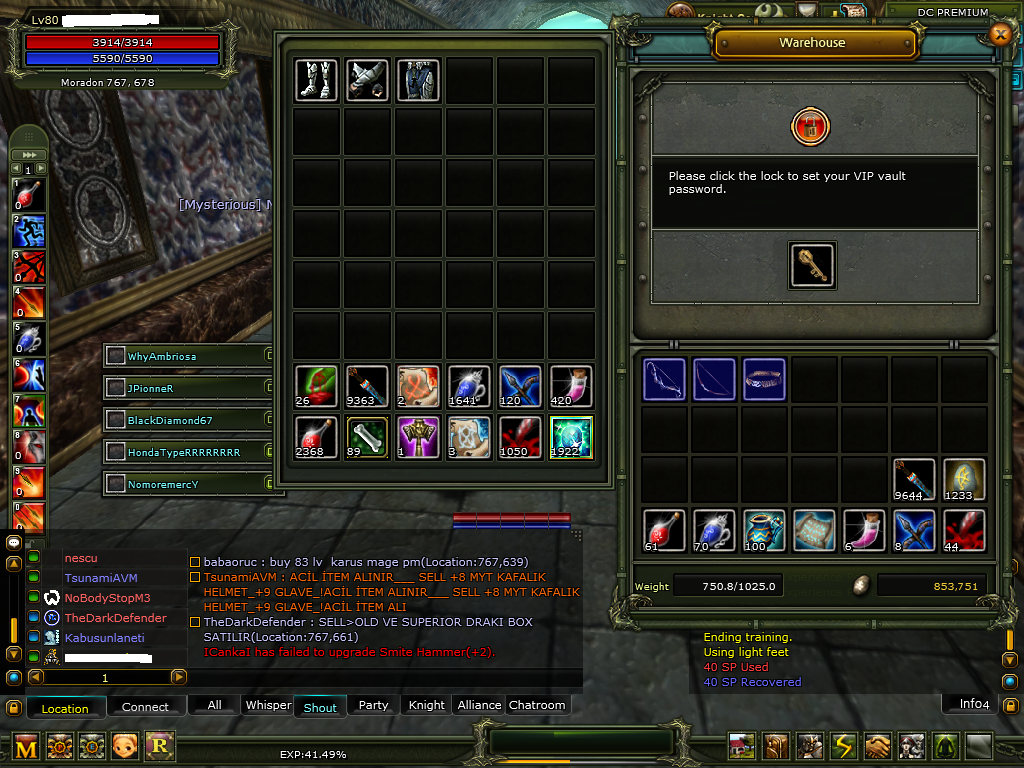Open the Connect tab

(x=145, y=707)
